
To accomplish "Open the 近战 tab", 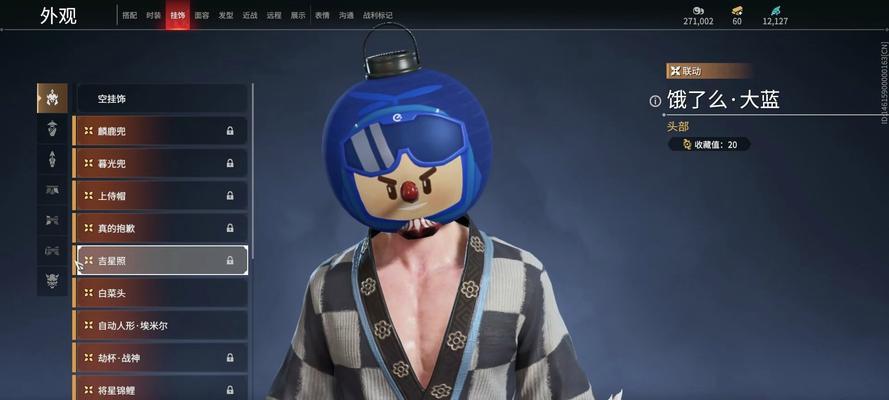I will click(x=250, y=16).
